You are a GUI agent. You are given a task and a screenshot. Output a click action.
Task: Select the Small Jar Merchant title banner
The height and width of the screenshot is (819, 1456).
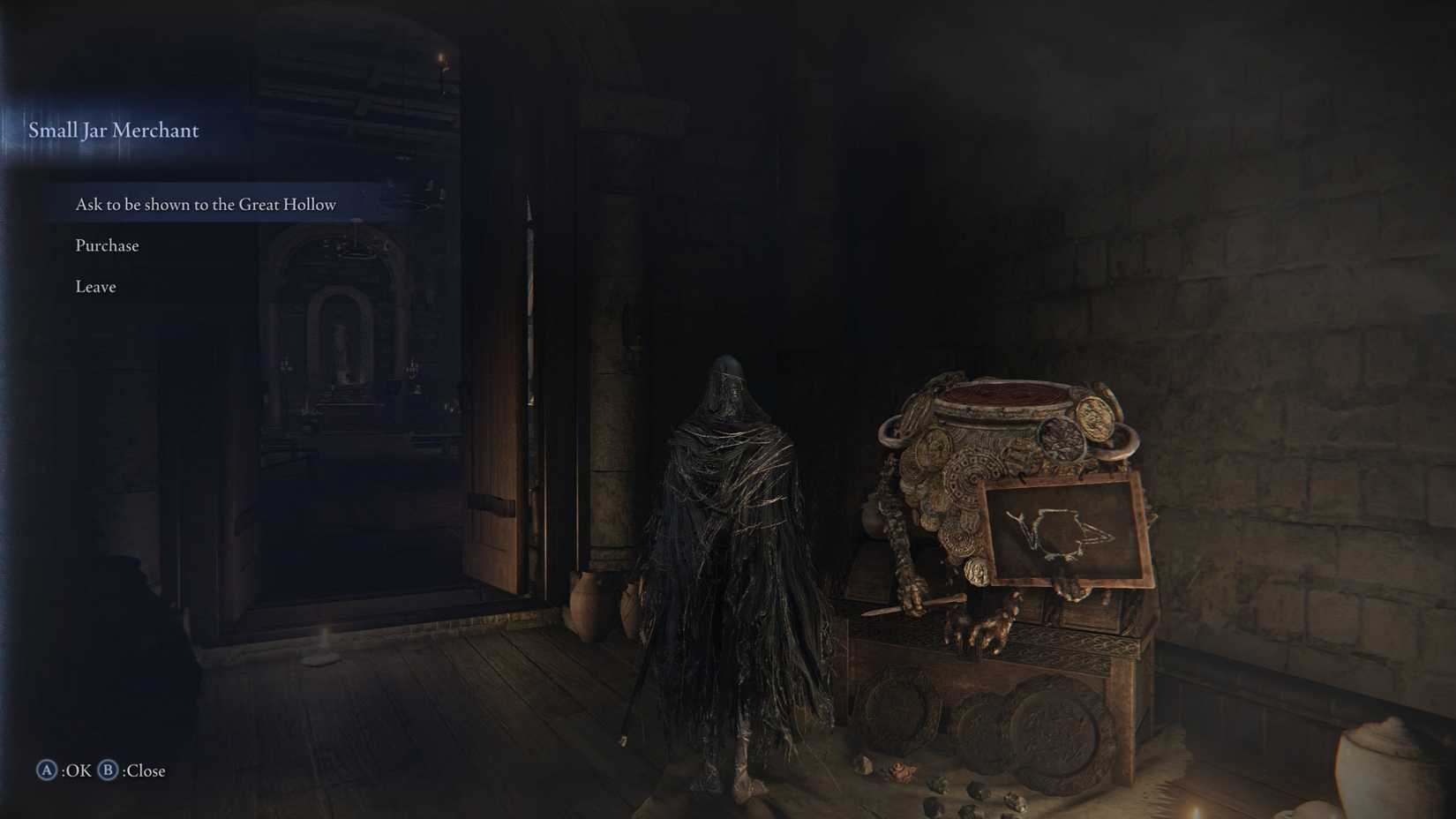(x=113, y=130)
